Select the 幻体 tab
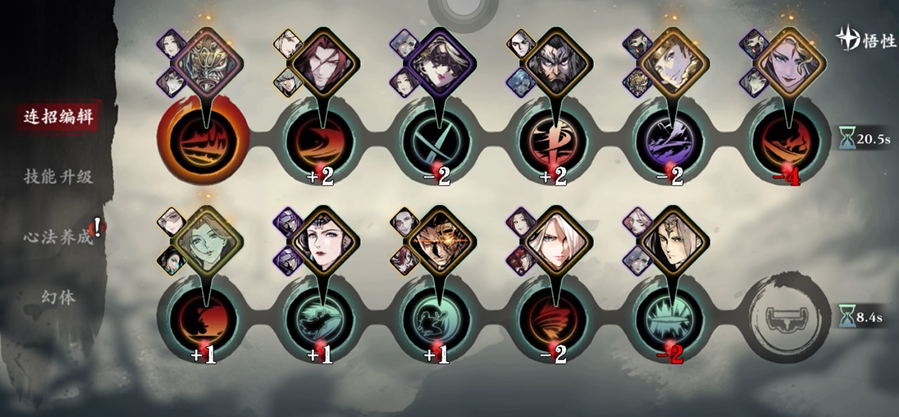The image size is (899, 417). coord(58,297)
